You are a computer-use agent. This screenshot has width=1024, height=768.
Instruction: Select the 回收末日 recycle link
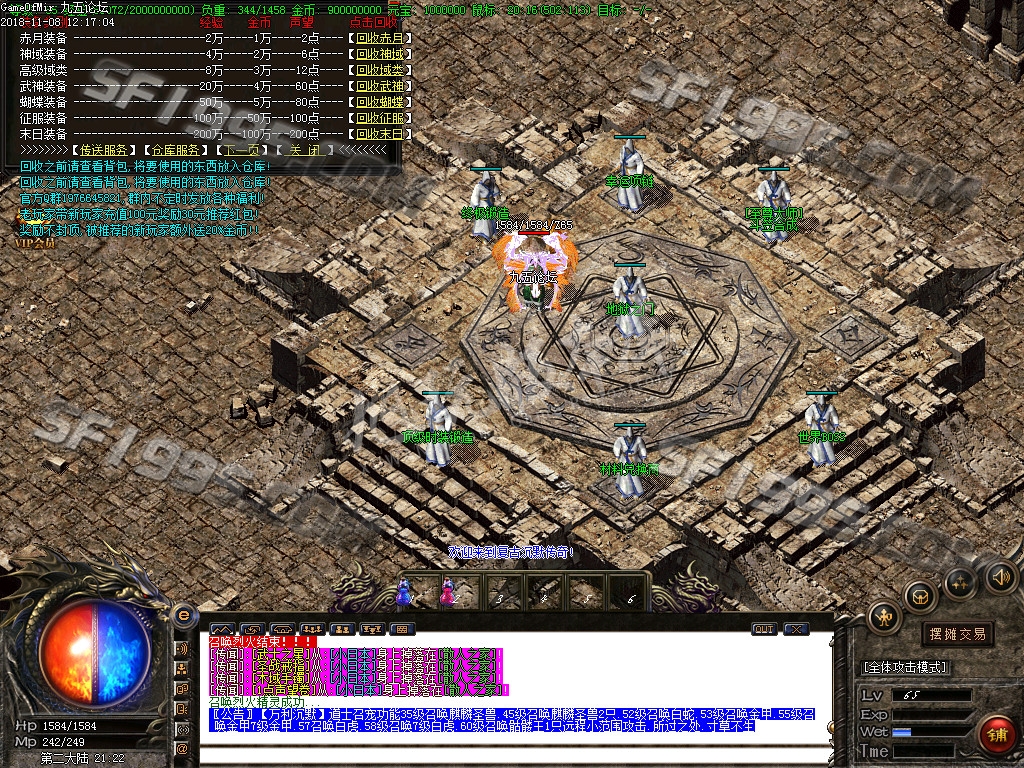[x=380, y=134]
